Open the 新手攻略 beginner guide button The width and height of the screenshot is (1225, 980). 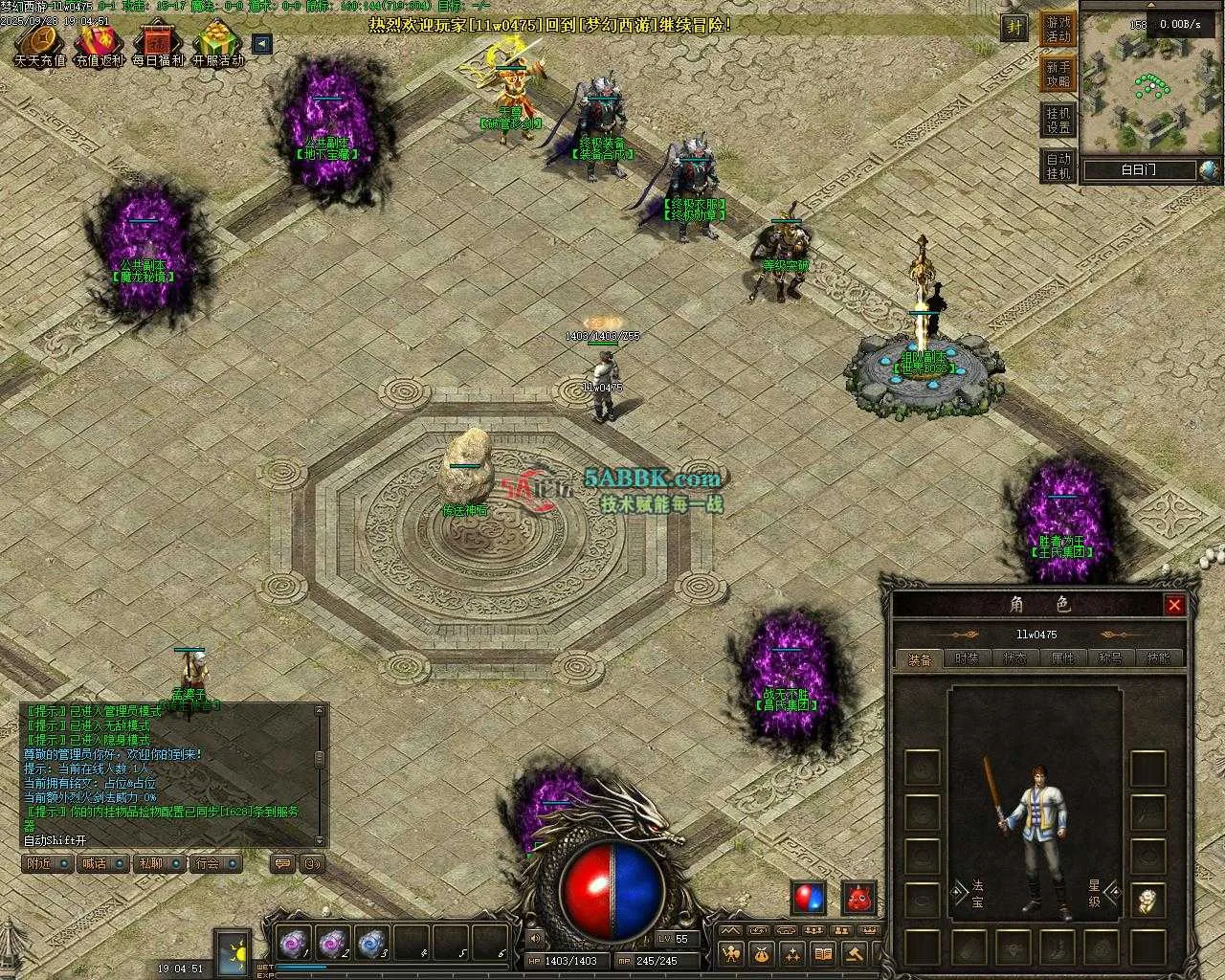(x=1058, y=74)
